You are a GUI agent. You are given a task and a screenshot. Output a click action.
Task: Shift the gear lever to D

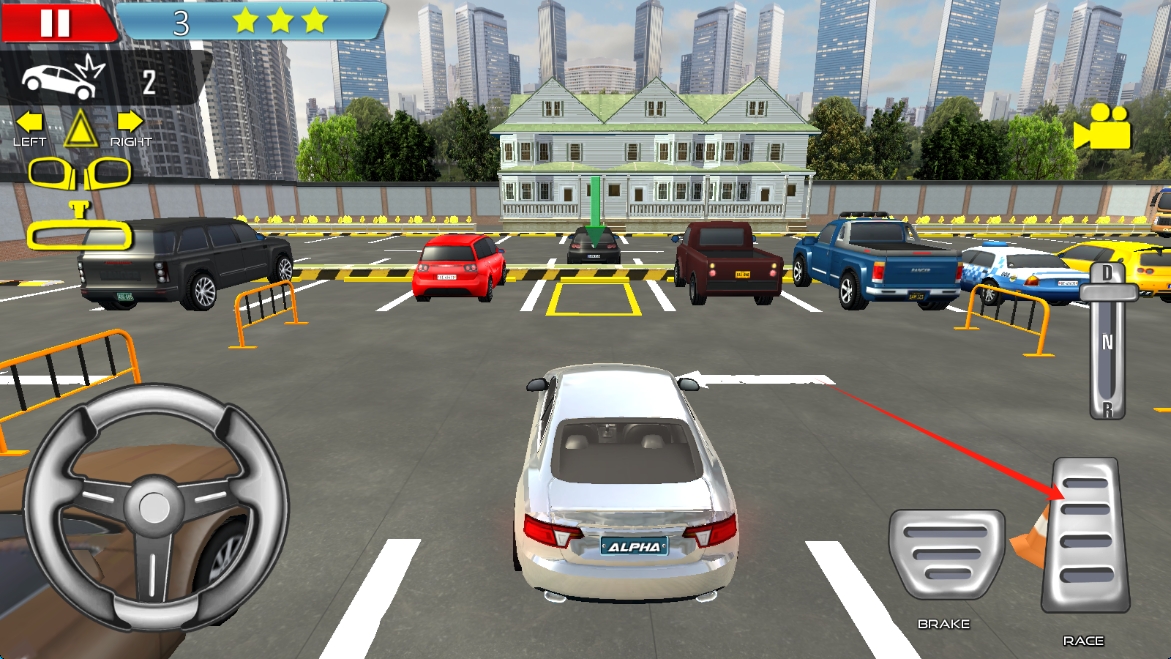[1106, 275]
